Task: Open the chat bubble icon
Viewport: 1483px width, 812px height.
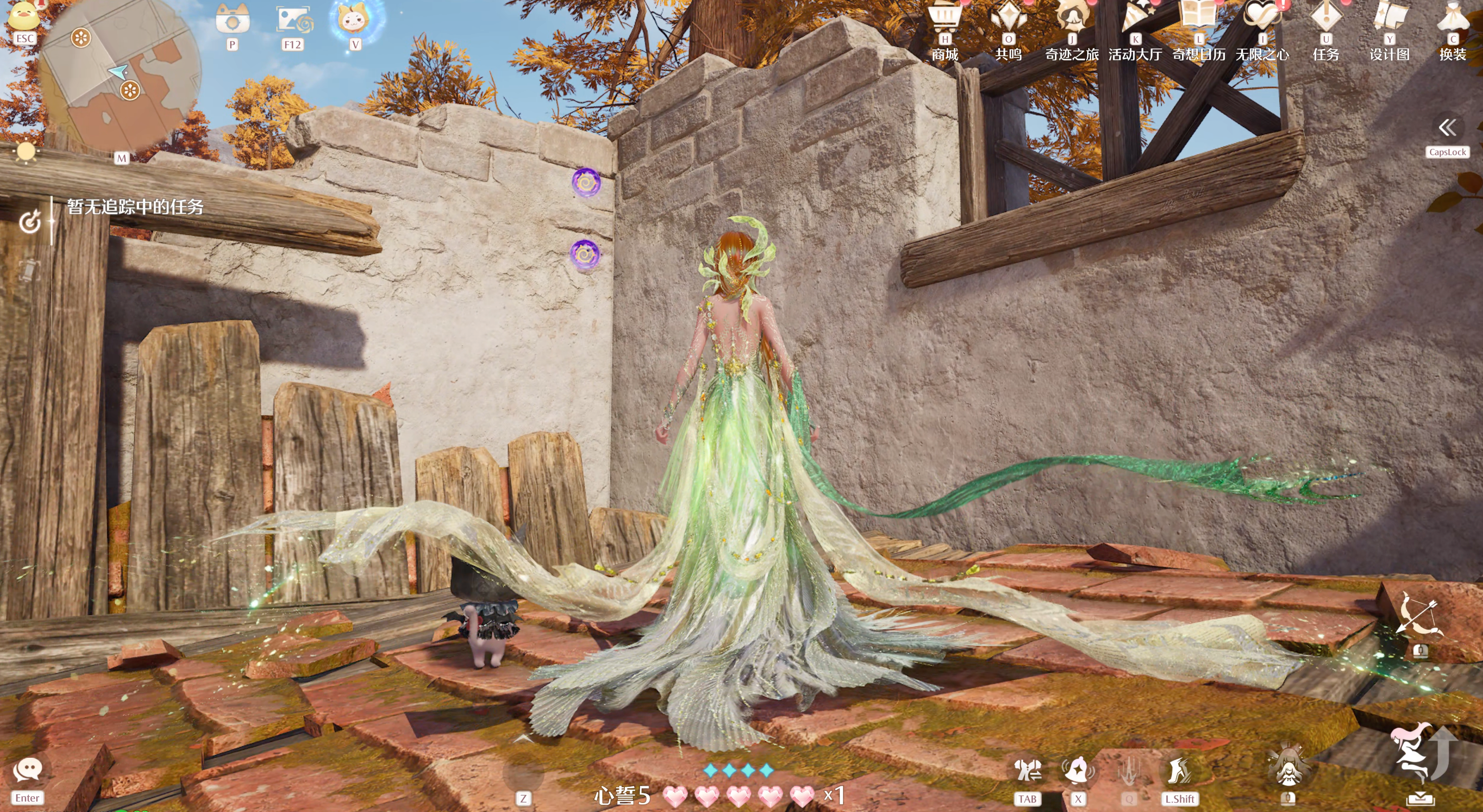Action: click(27, 770)
